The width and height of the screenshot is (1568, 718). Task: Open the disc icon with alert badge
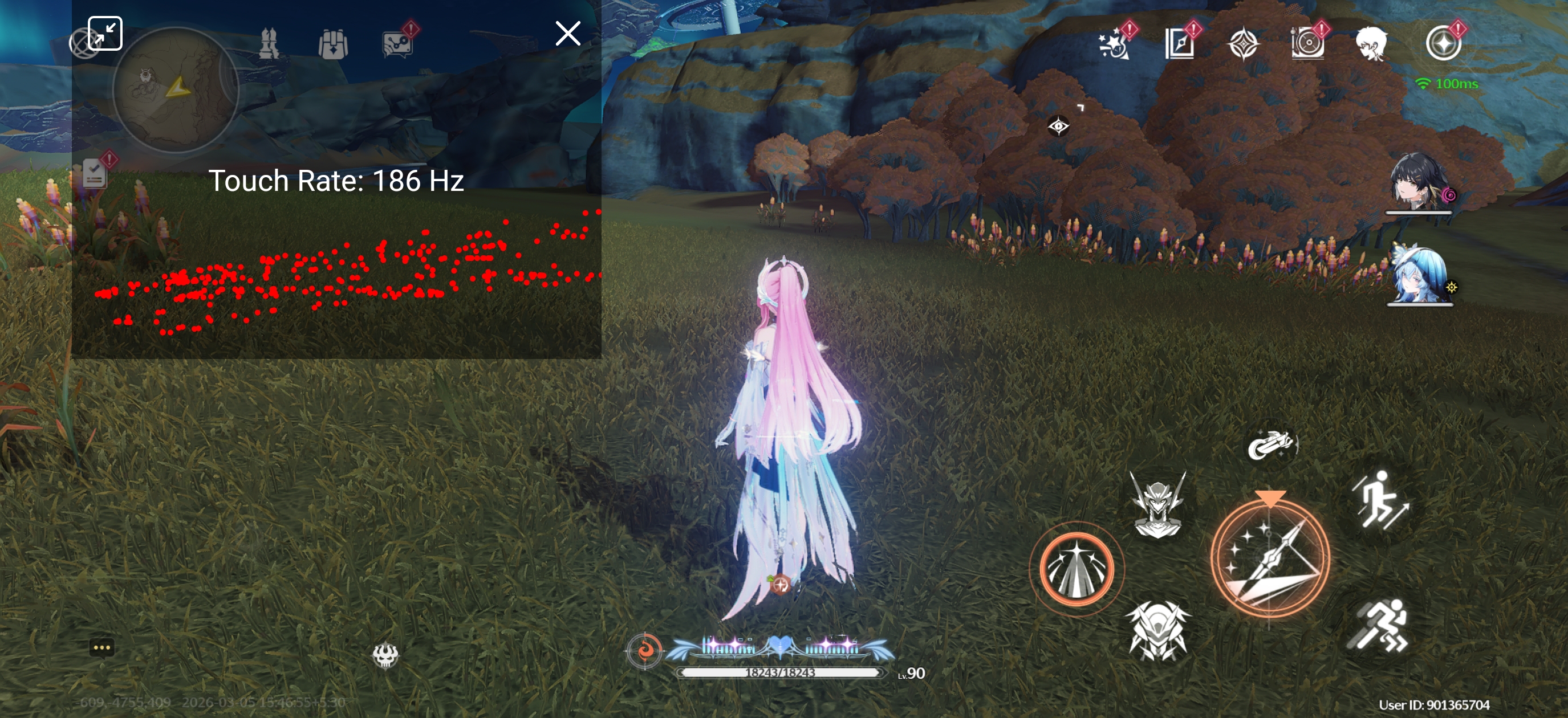click(x=1307, y=44)
